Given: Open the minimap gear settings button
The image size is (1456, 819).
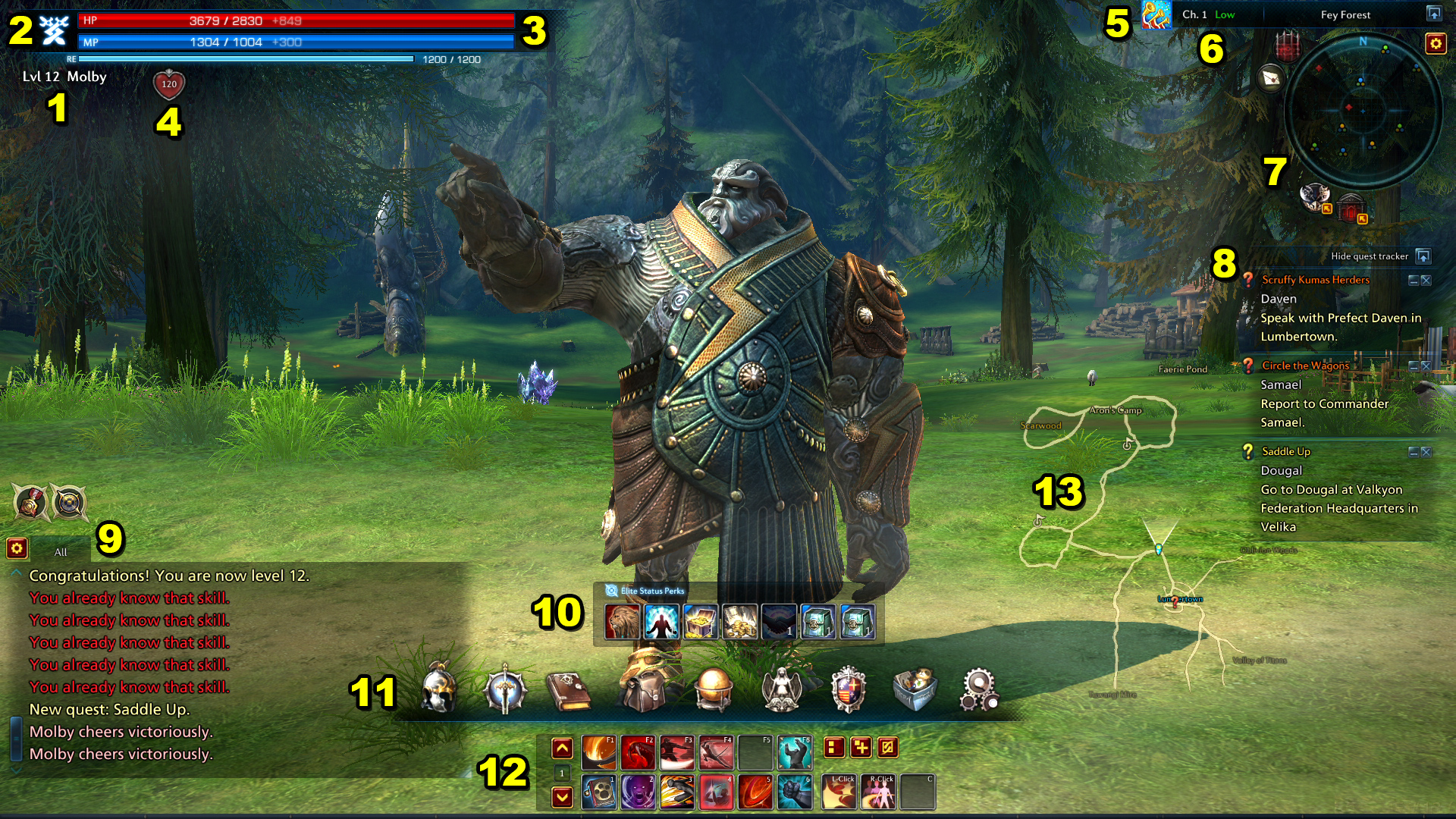Looking at the screenshot, I should point(1435,44).
